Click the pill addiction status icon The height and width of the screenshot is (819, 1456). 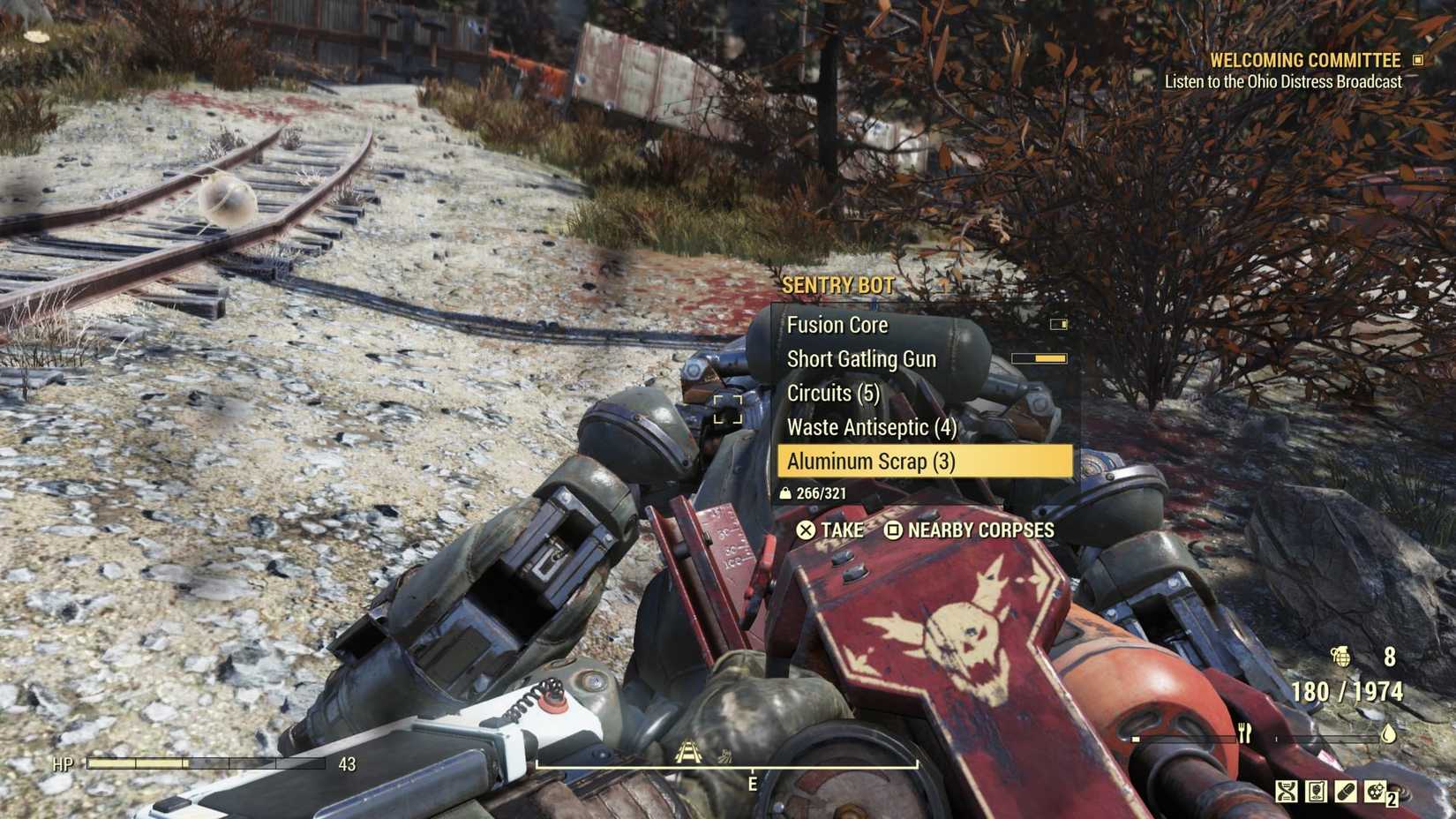point(1346,792)
